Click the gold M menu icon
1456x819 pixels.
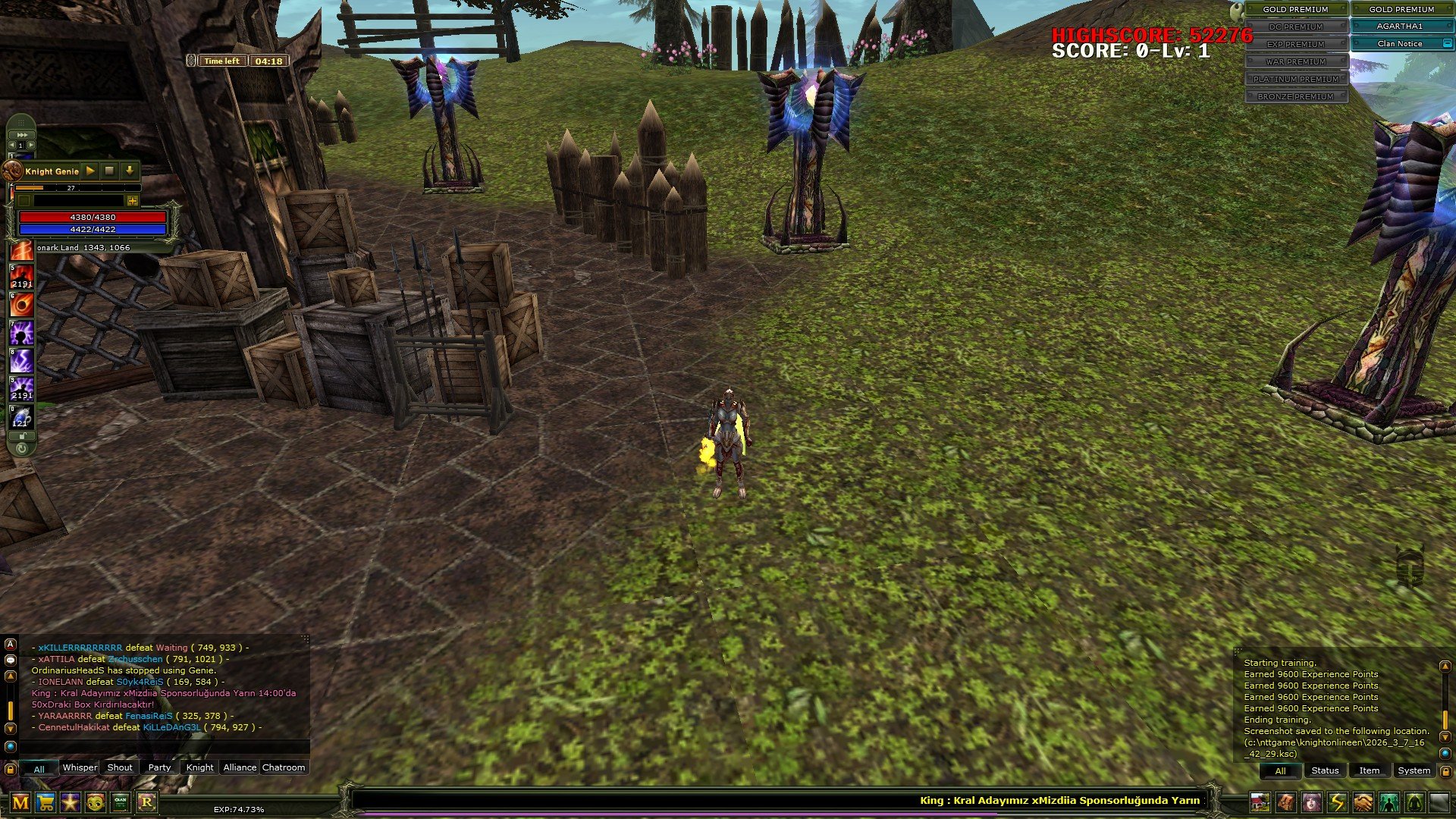[20, 802]
